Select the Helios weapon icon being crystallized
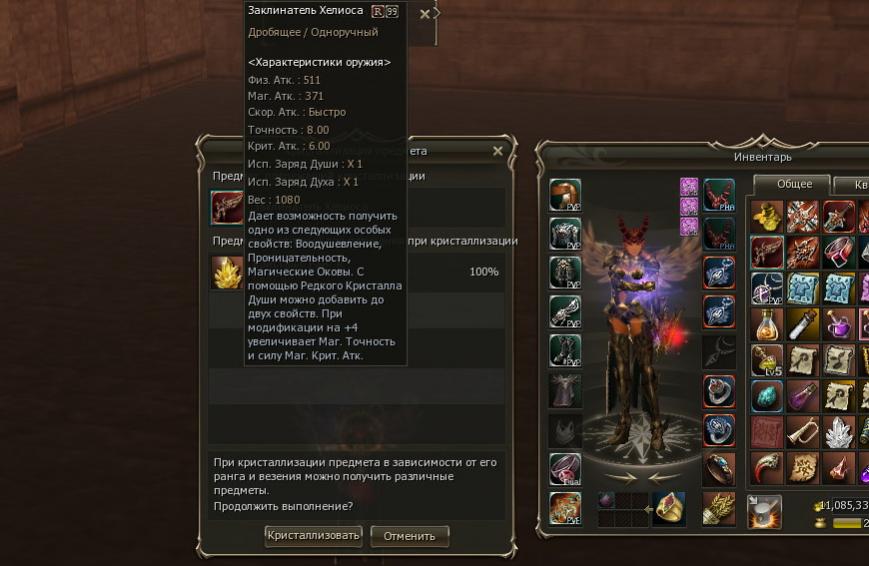Image resolution: width=869 pixels, height=566 pixels. pos(227,207)
